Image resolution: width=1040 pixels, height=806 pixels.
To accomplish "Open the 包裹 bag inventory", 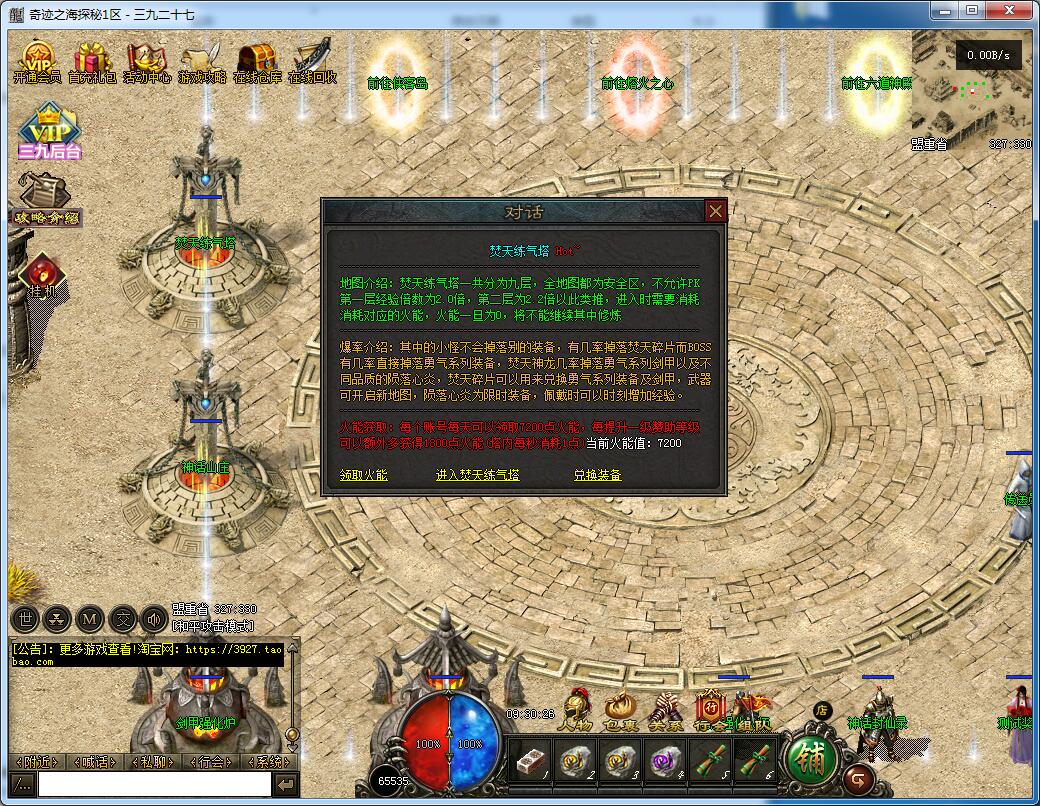I will pyautogui.click(x=620, y=710).
